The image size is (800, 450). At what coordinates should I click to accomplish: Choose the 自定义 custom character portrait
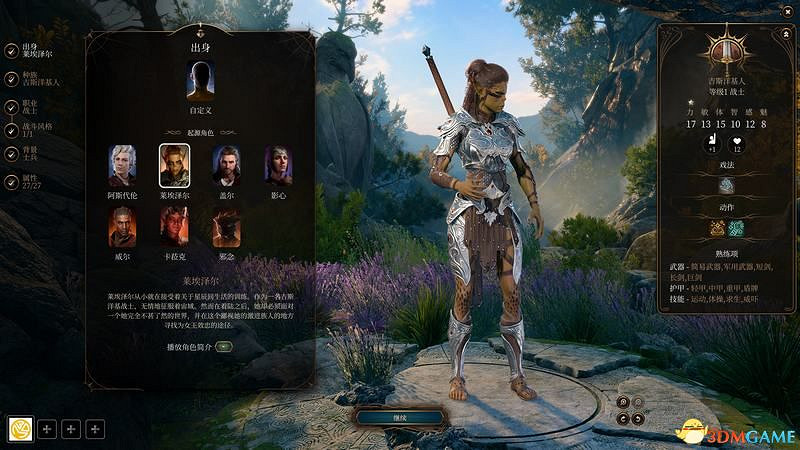click(x=200, y=81)
